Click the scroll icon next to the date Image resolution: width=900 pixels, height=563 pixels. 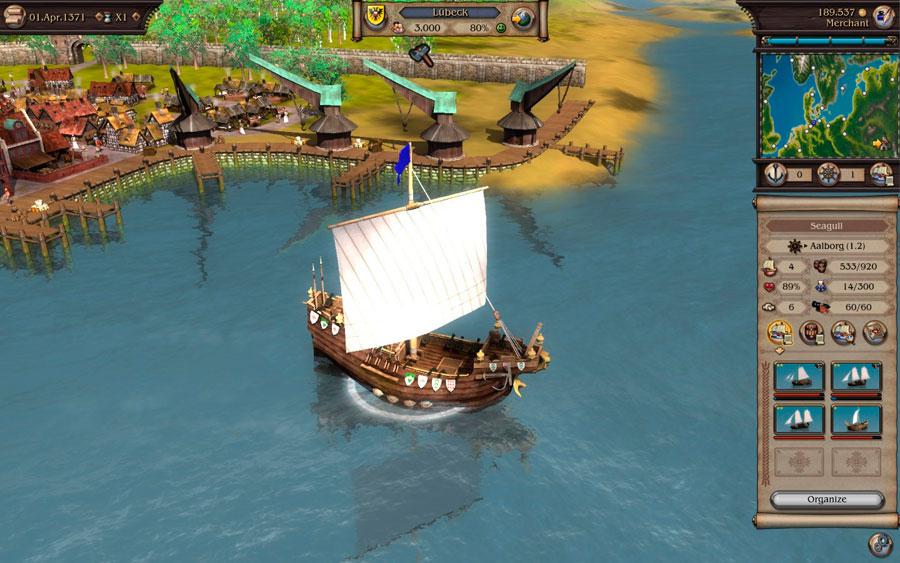14,17
